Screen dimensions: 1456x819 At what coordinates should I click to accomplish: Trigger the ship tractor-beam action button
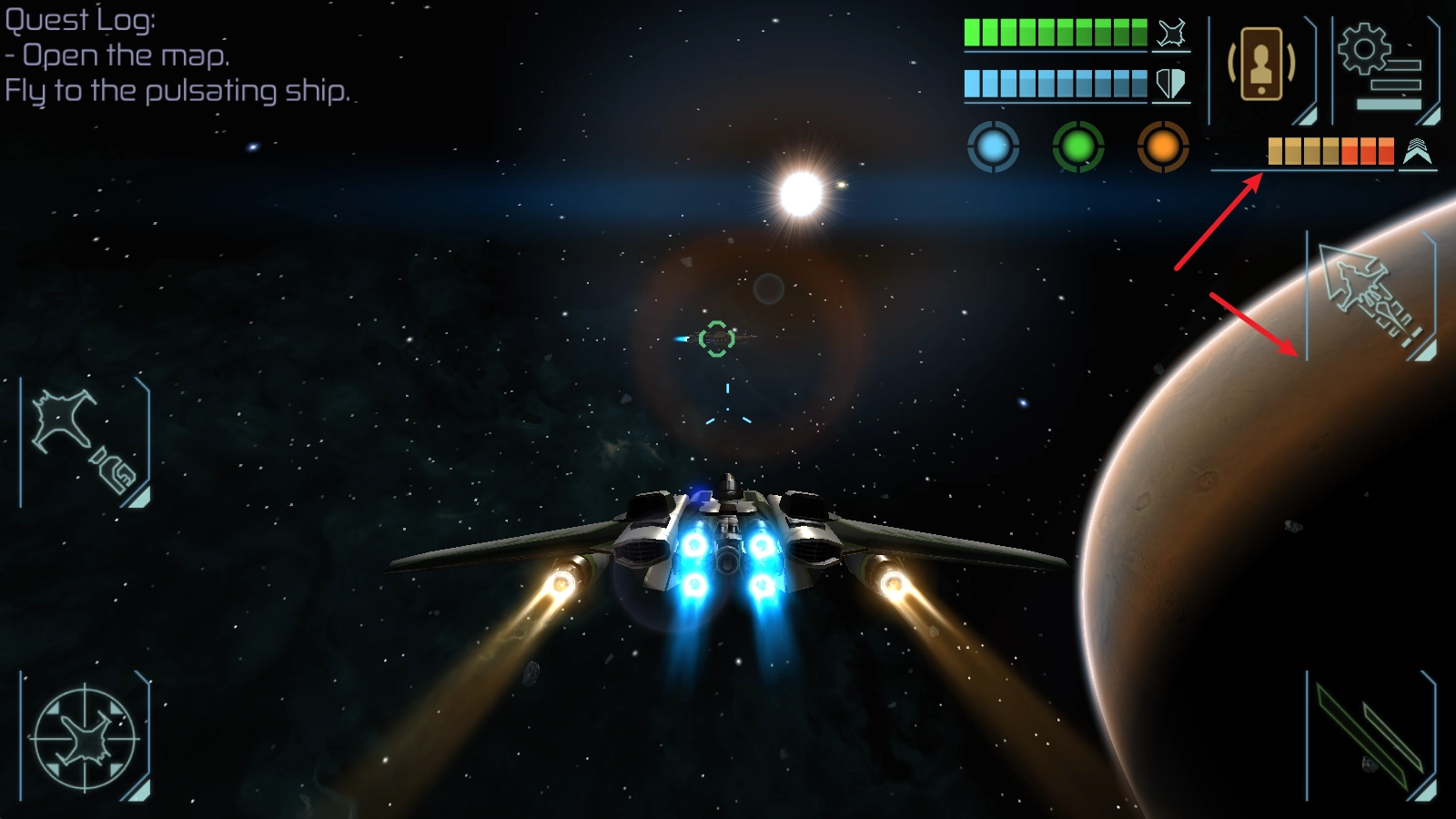85,442
